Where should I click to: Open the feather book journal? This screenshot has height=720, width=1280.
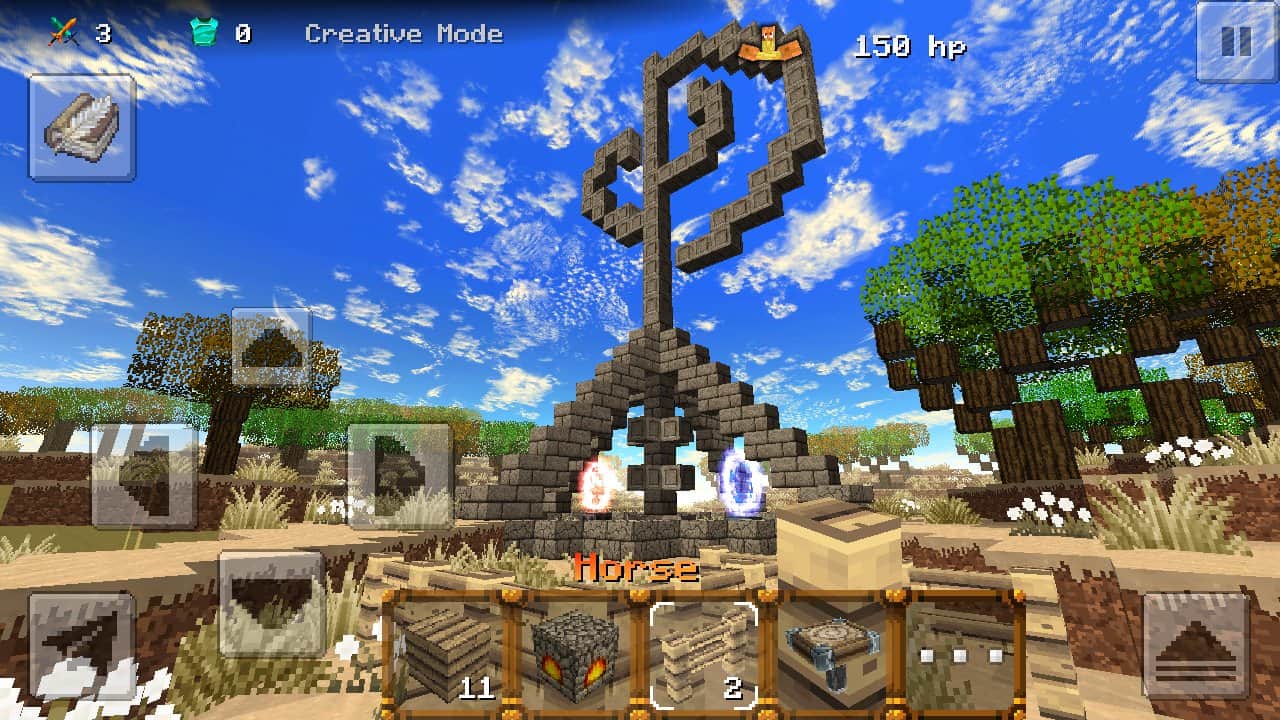point(82,127)
